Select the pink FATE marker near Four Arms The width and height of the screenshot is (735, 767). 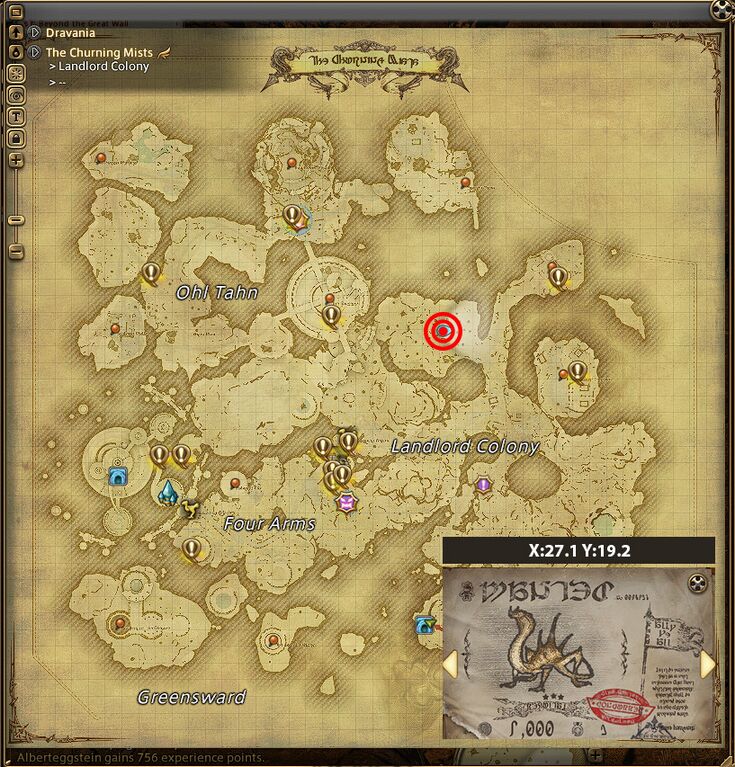347,502
